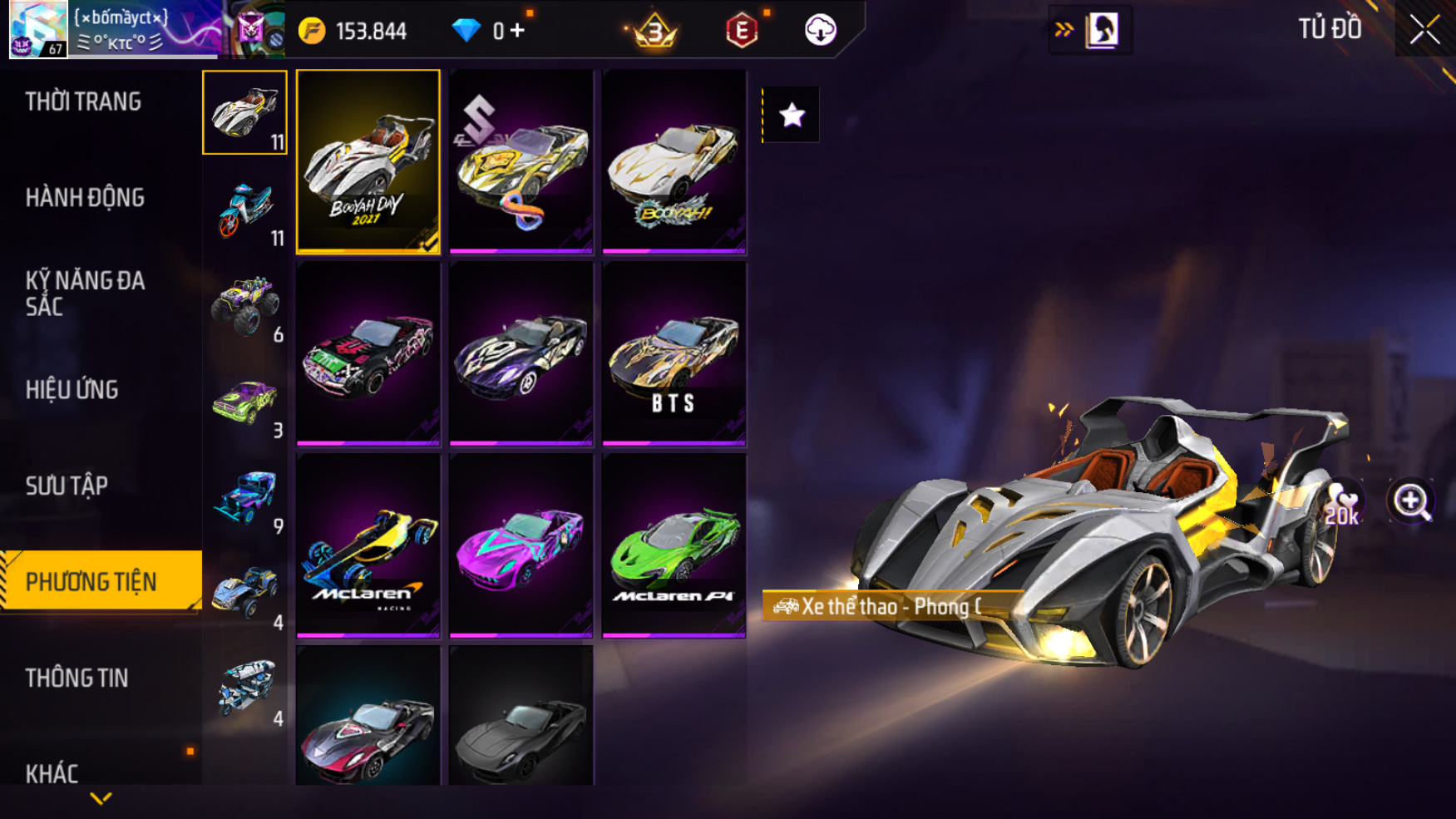Choose the BTS gold car skin

pyautogui.click(x=674, y=354)
